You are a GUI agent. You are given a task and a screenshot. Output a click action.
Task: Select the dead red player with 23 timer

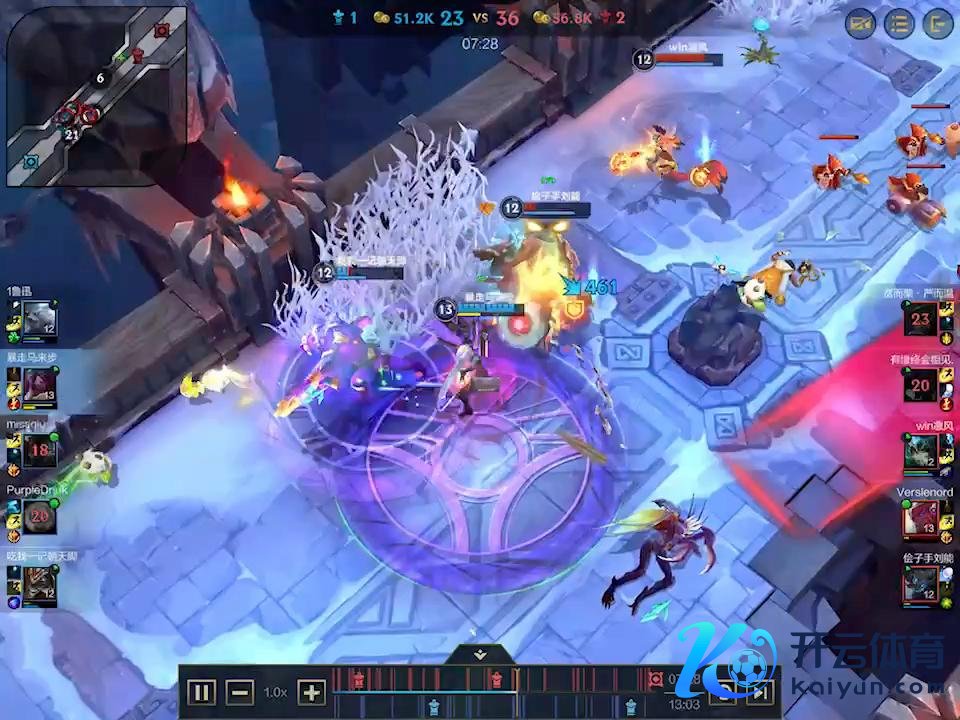(920, 320)
